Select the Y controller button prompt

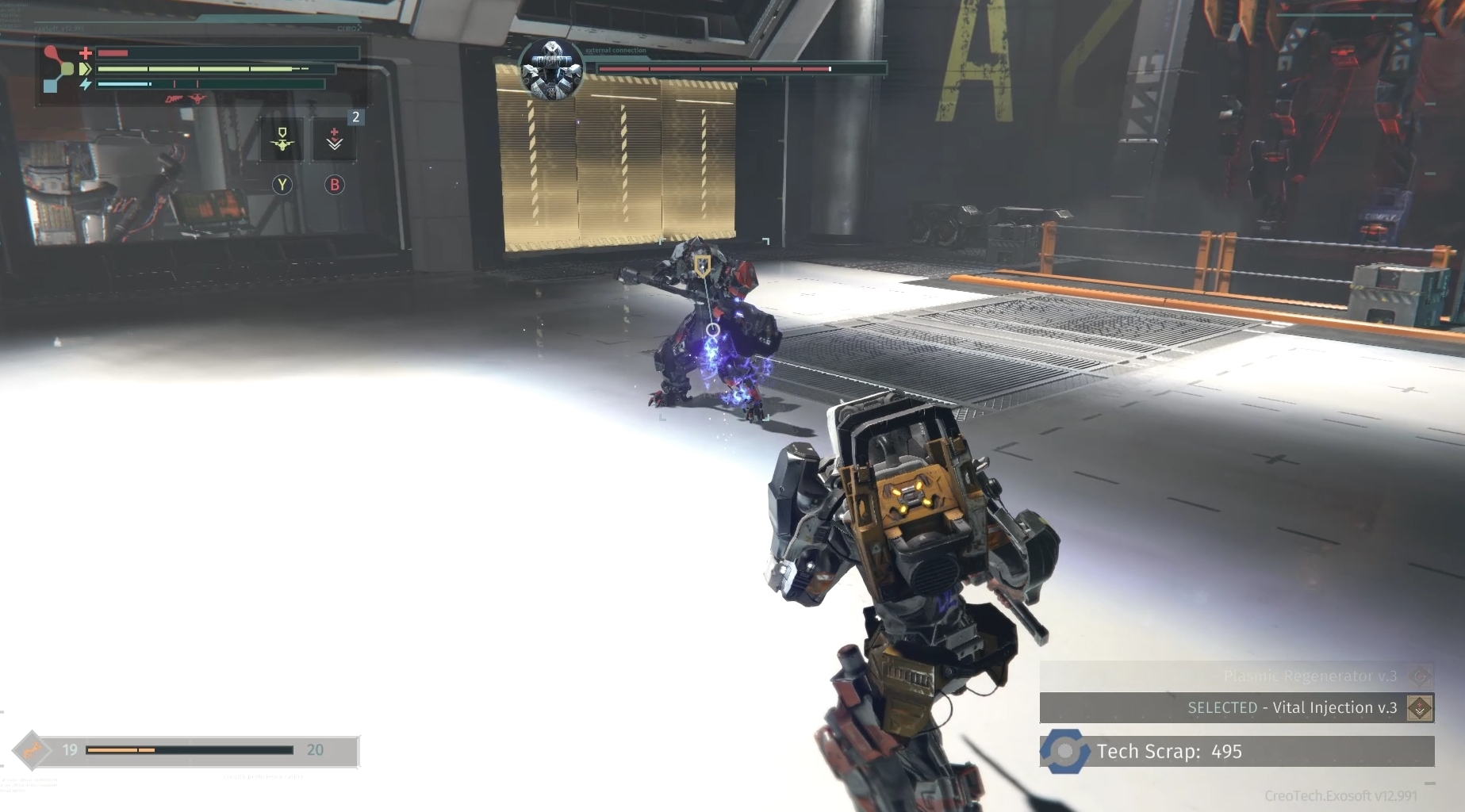coord(282,184)
